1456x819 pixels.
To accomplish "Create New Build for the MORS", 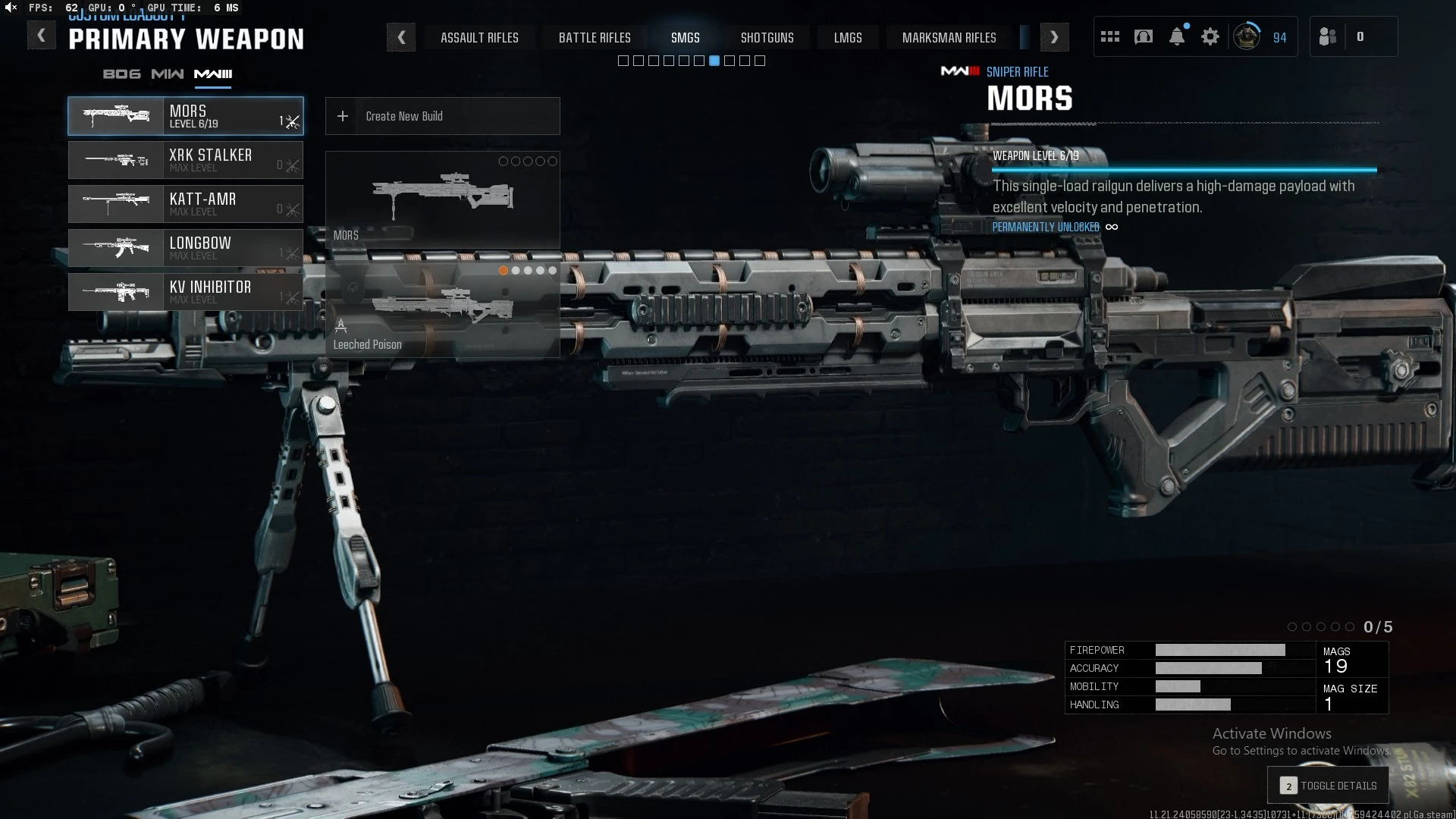I will pos(442,116).
